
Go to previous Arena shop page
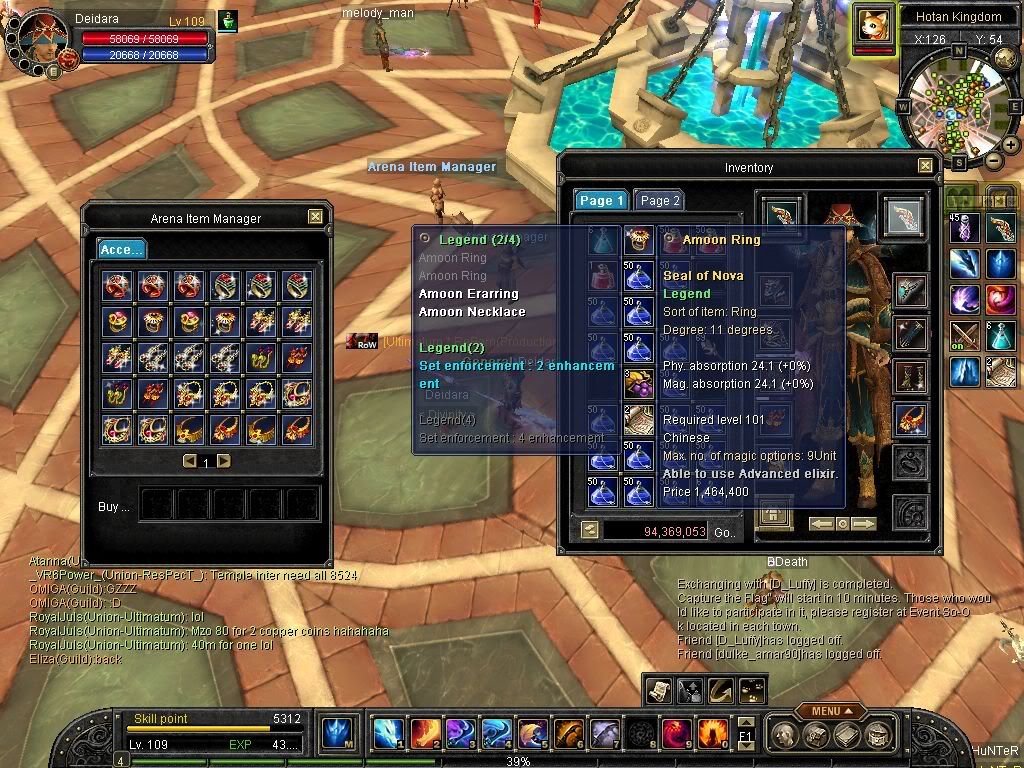pos(189,461)
